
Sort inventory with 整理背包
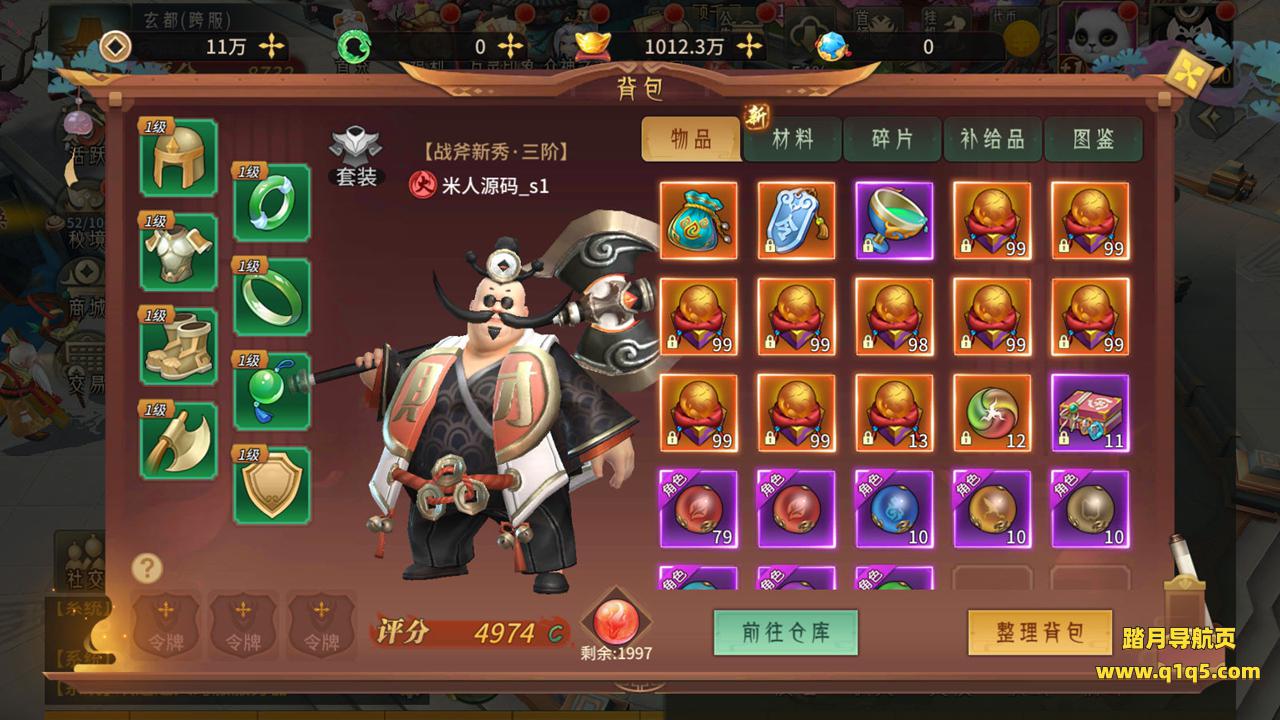[1040, 632]
